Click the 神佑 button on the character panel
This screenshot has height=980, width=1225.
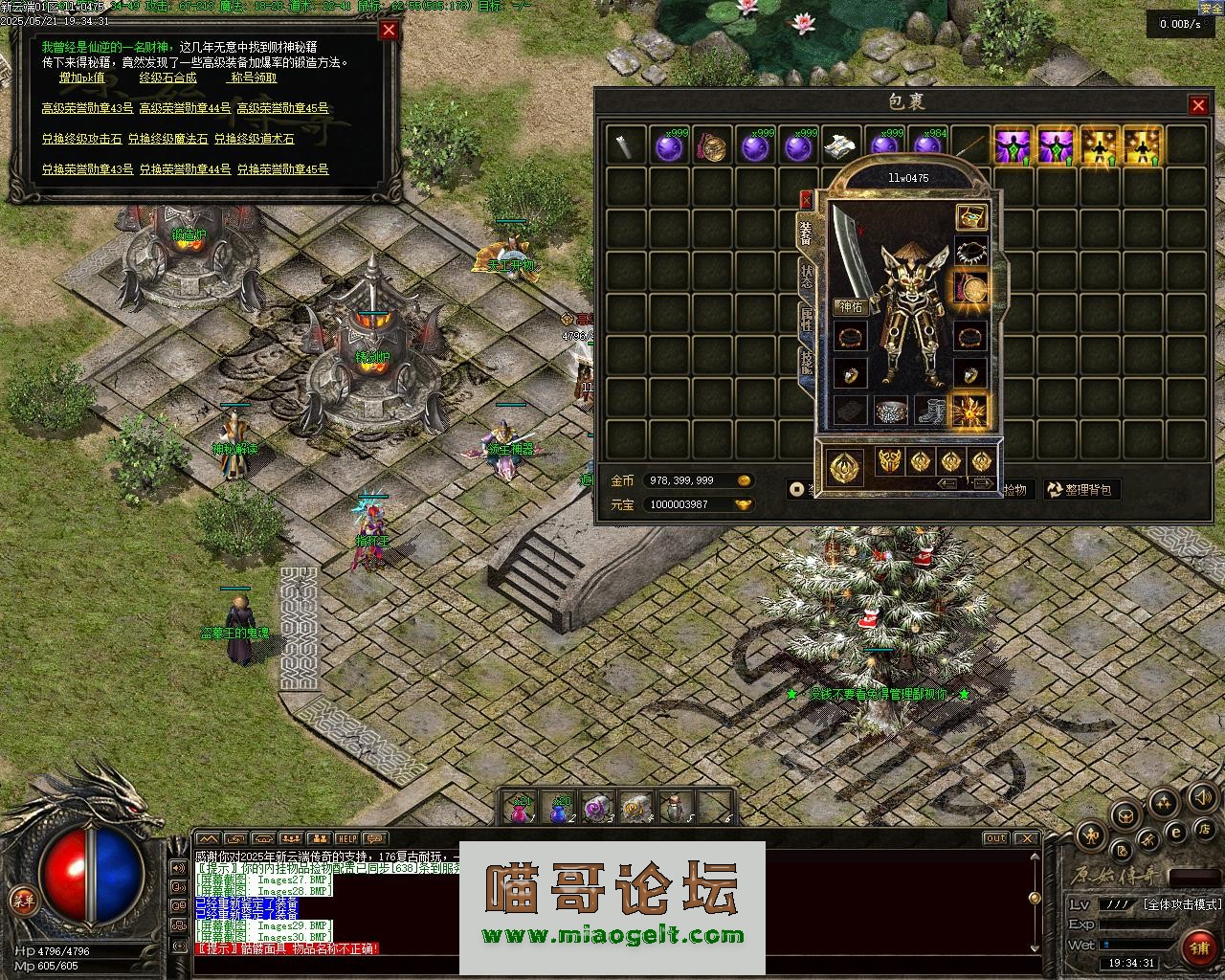click(850, 306)
